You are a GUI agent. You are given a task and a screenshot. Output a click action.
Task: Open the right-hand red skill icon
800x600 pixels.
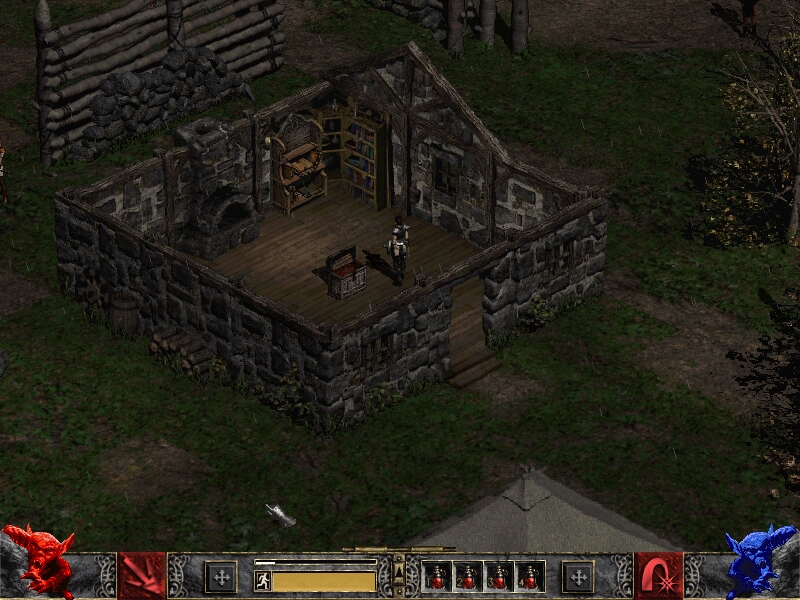click(x=659, y=575)
